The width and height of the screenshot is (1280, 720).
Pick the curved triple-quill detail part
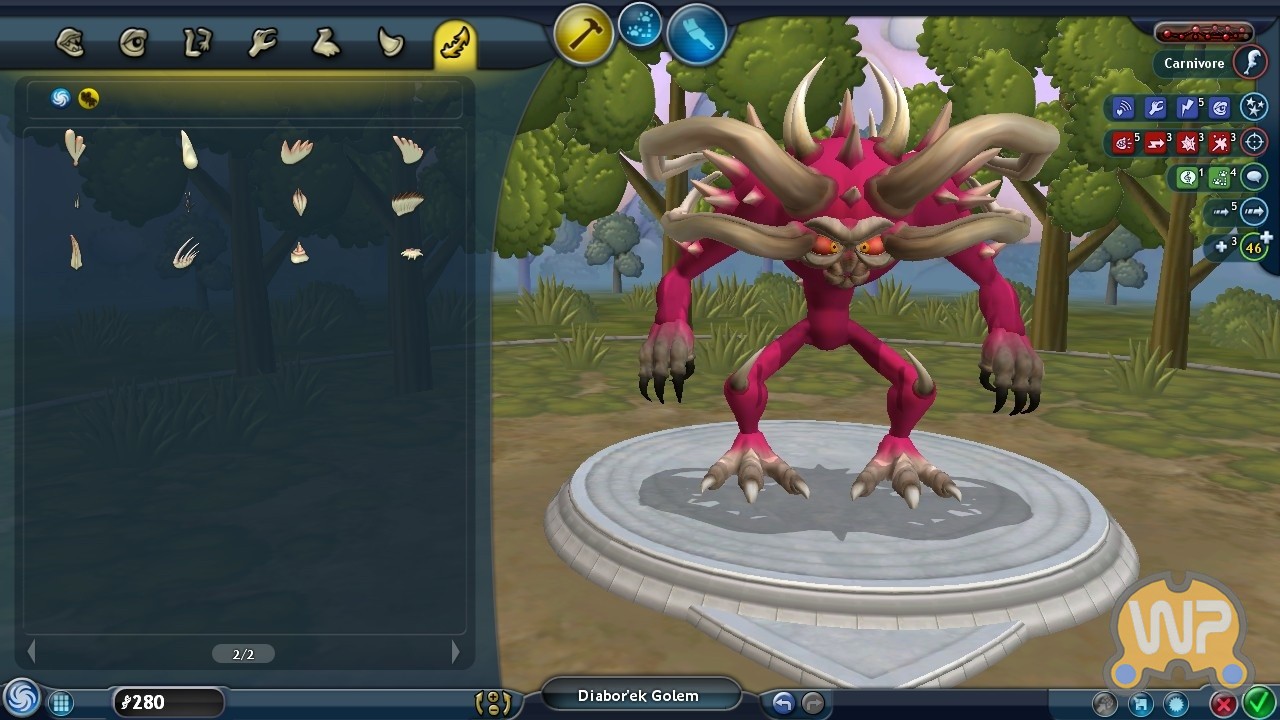(x=185, y=254)
